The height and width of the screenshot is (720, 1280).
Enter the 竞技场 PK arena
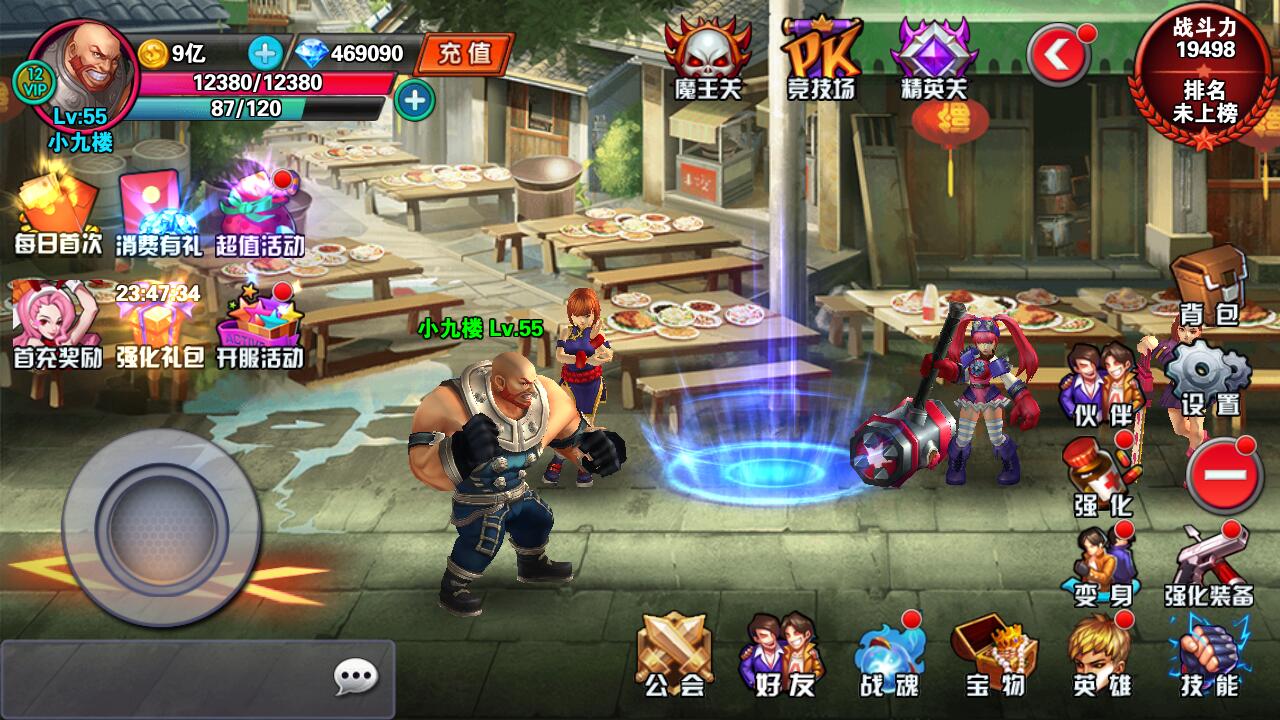coord(820,58)
